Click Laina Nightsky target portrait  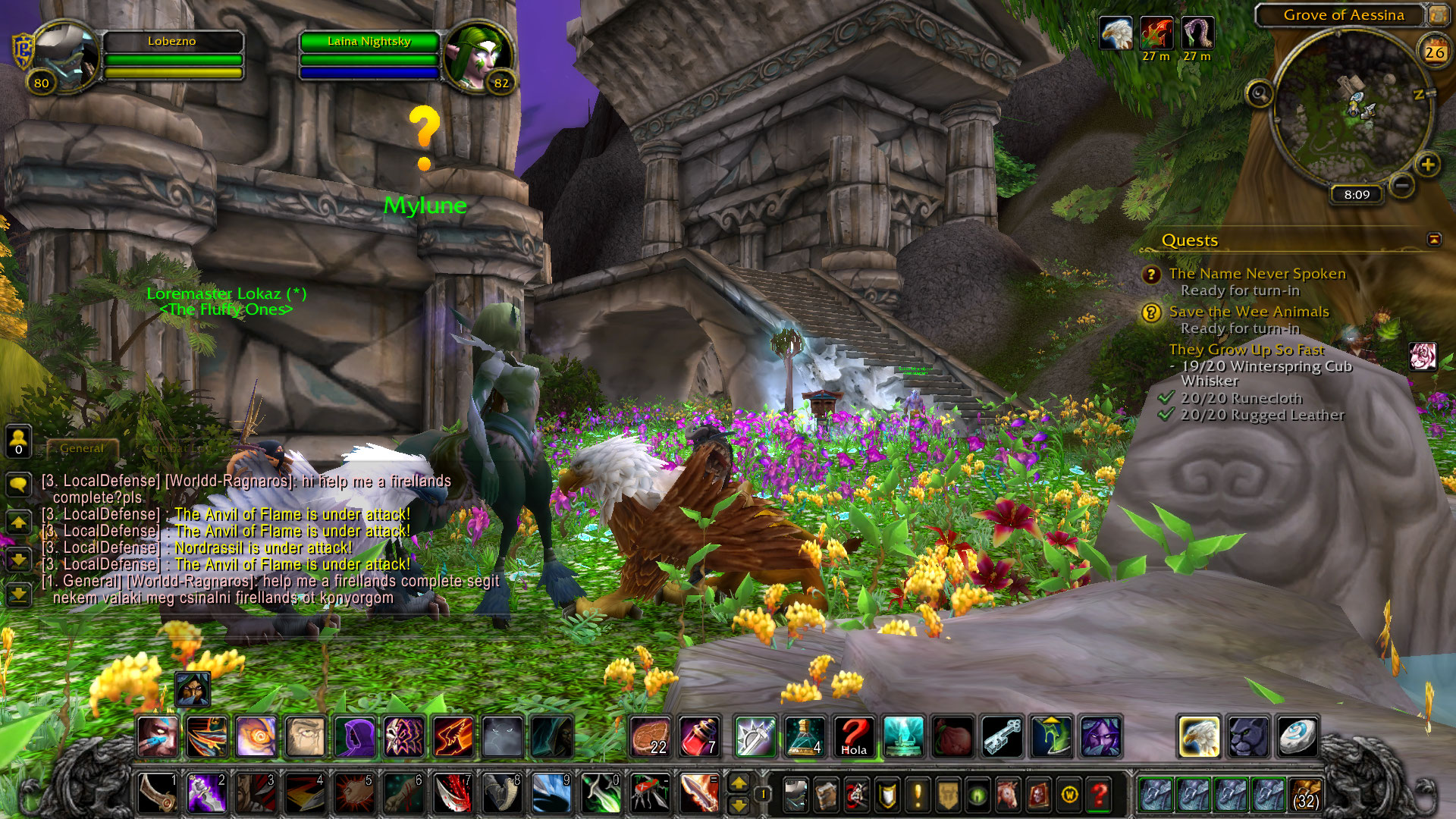[479, 58]
